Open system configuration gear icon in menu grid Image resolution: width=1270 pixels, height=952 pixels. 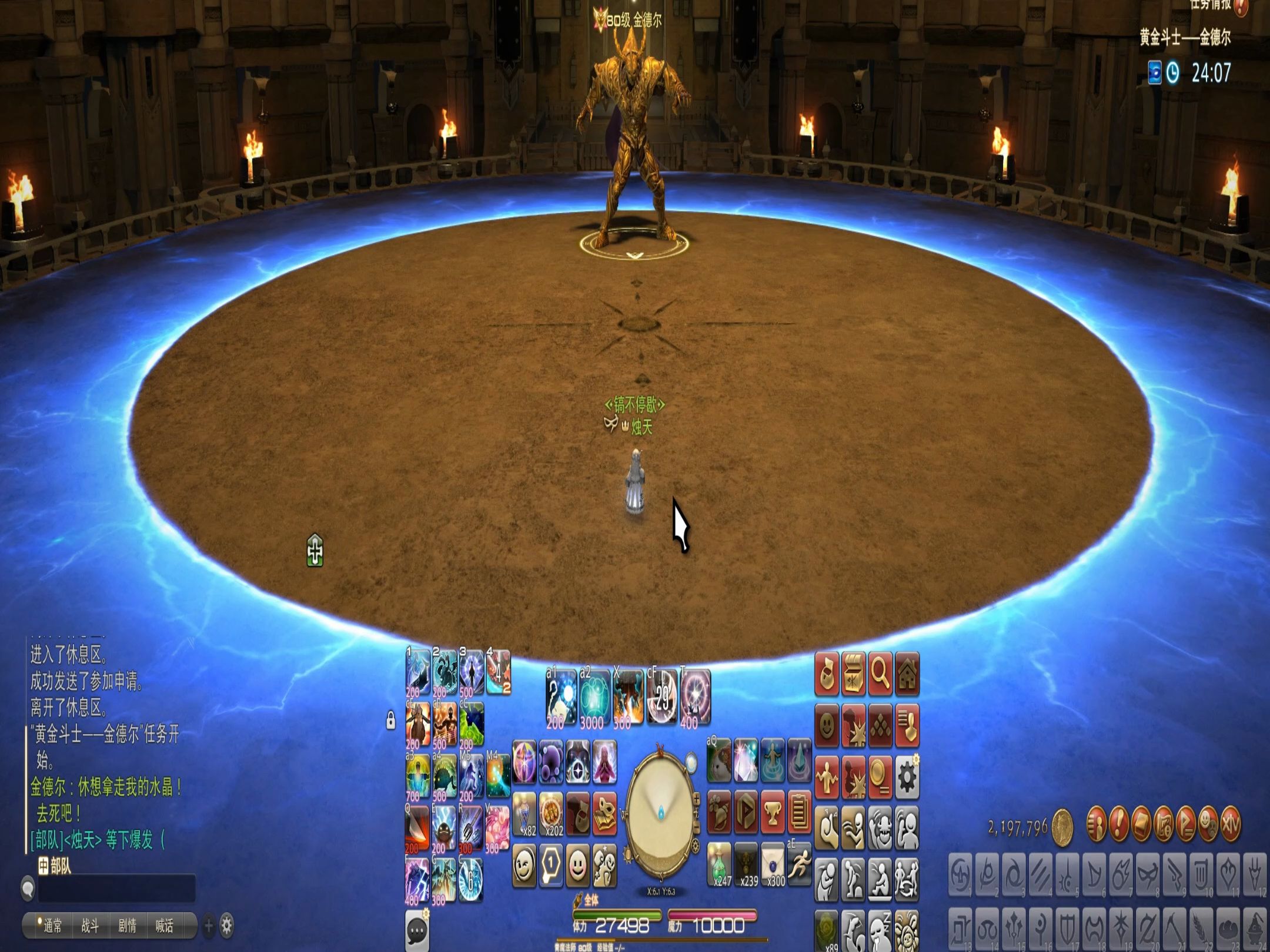(x=907, y=777)
